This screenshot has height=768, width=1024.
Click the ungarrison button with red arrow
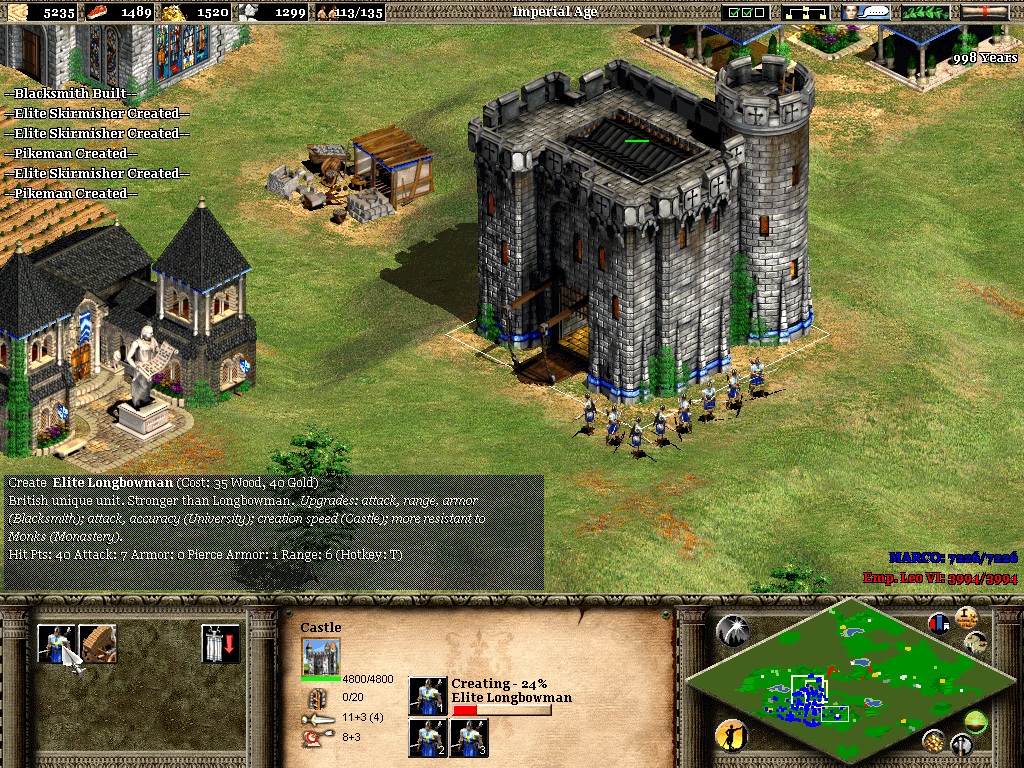click(x=219, y=643)
